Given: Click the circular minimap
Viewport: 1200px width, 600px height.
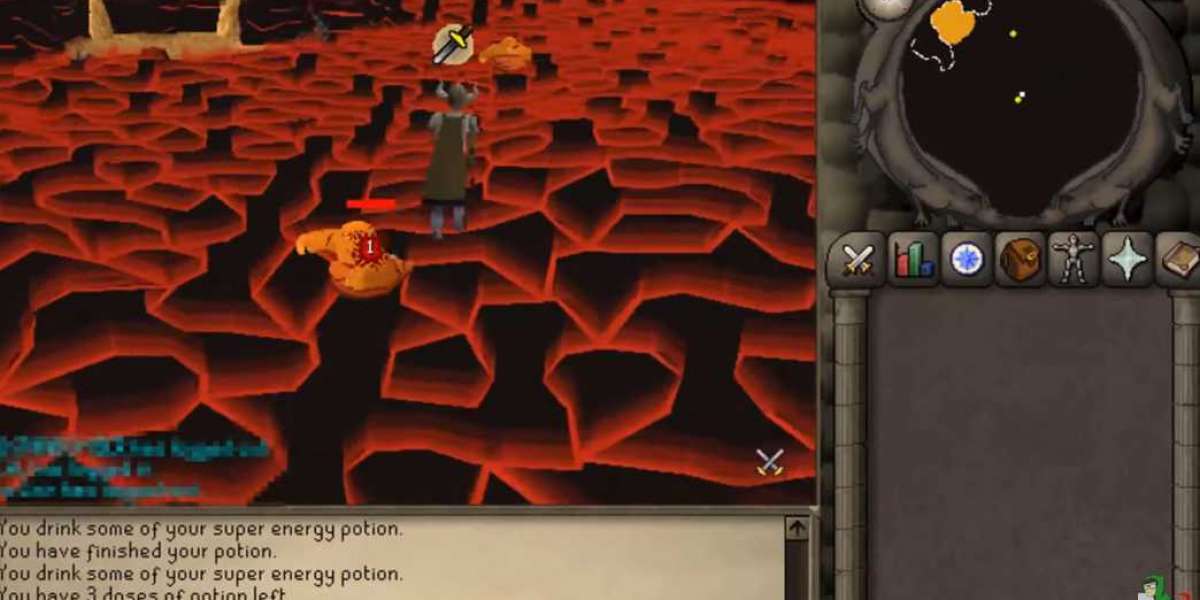Looking at the screenshot, I should (x=1020, y=110).
